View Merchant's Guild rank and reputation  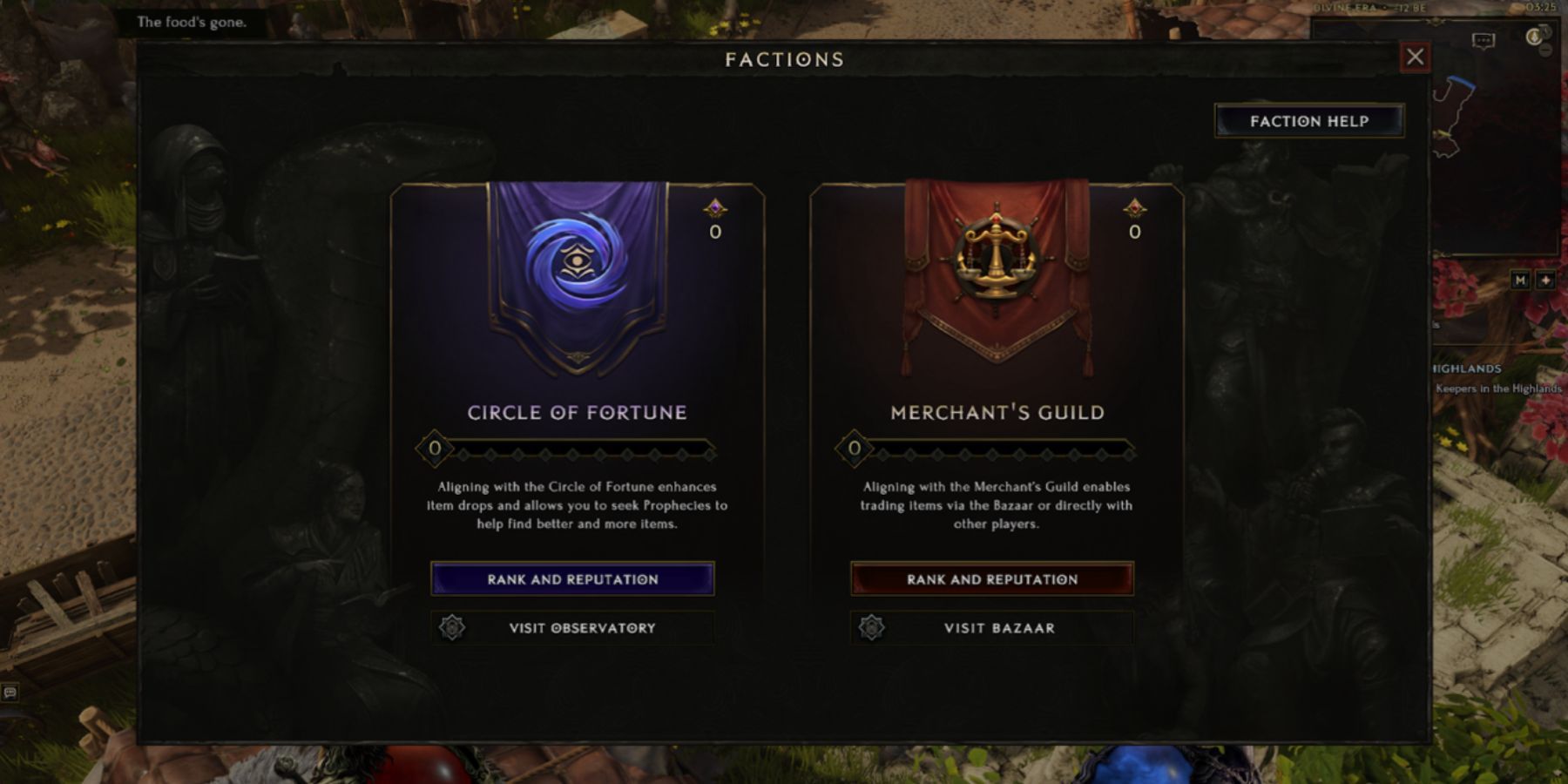[992, 579]
